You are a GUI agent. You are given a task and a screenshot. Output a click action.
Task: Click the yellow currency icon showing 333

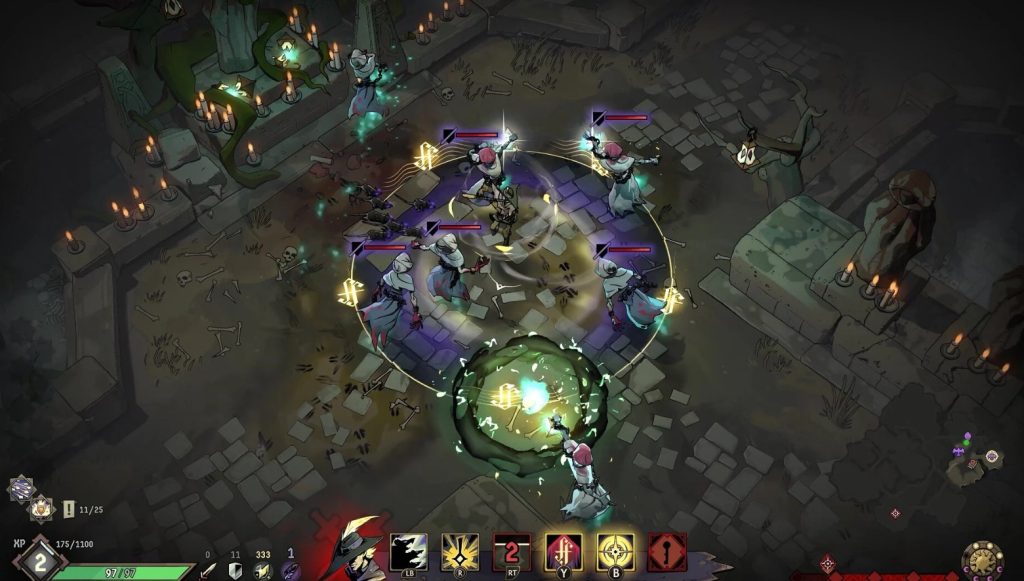click(x=263, y=569)
